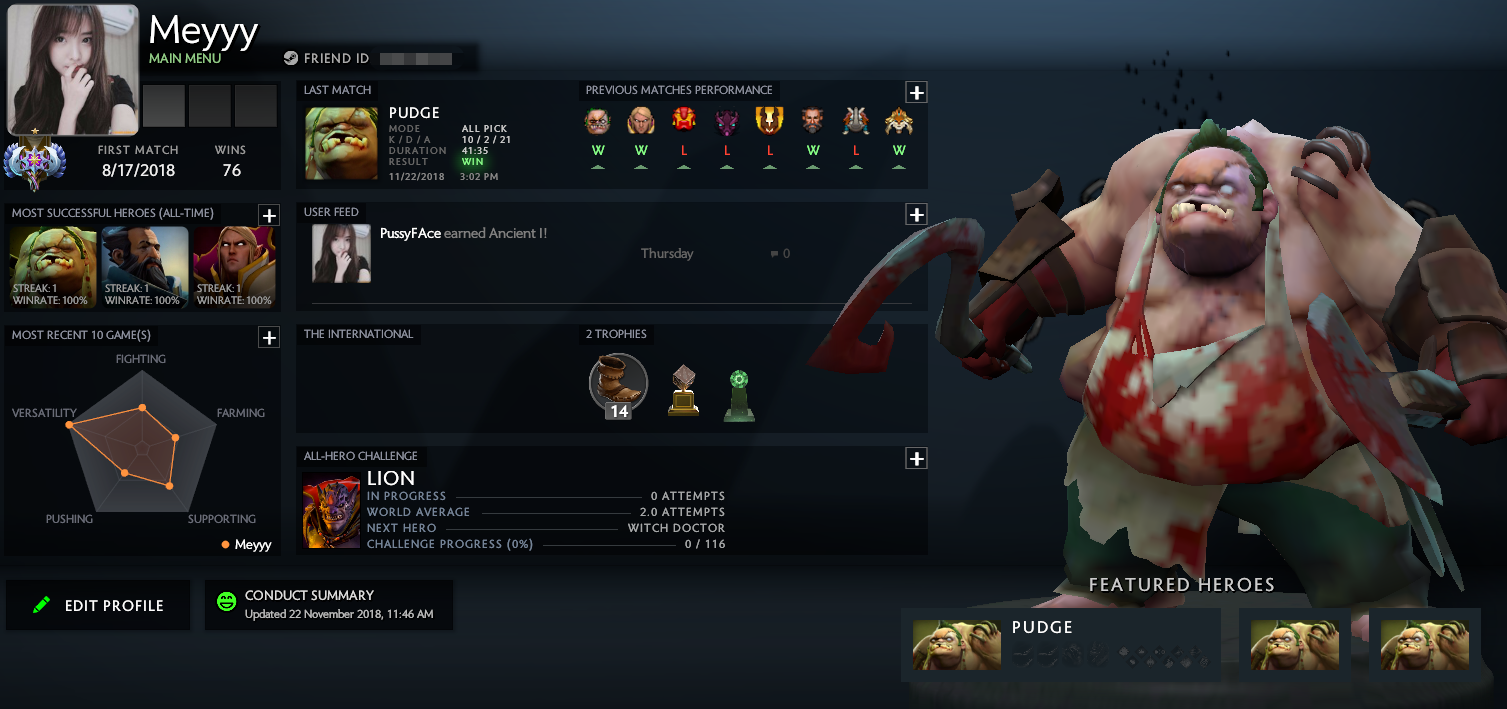
Task: Open the last match Pudge portrait
Action: point(341,144)
